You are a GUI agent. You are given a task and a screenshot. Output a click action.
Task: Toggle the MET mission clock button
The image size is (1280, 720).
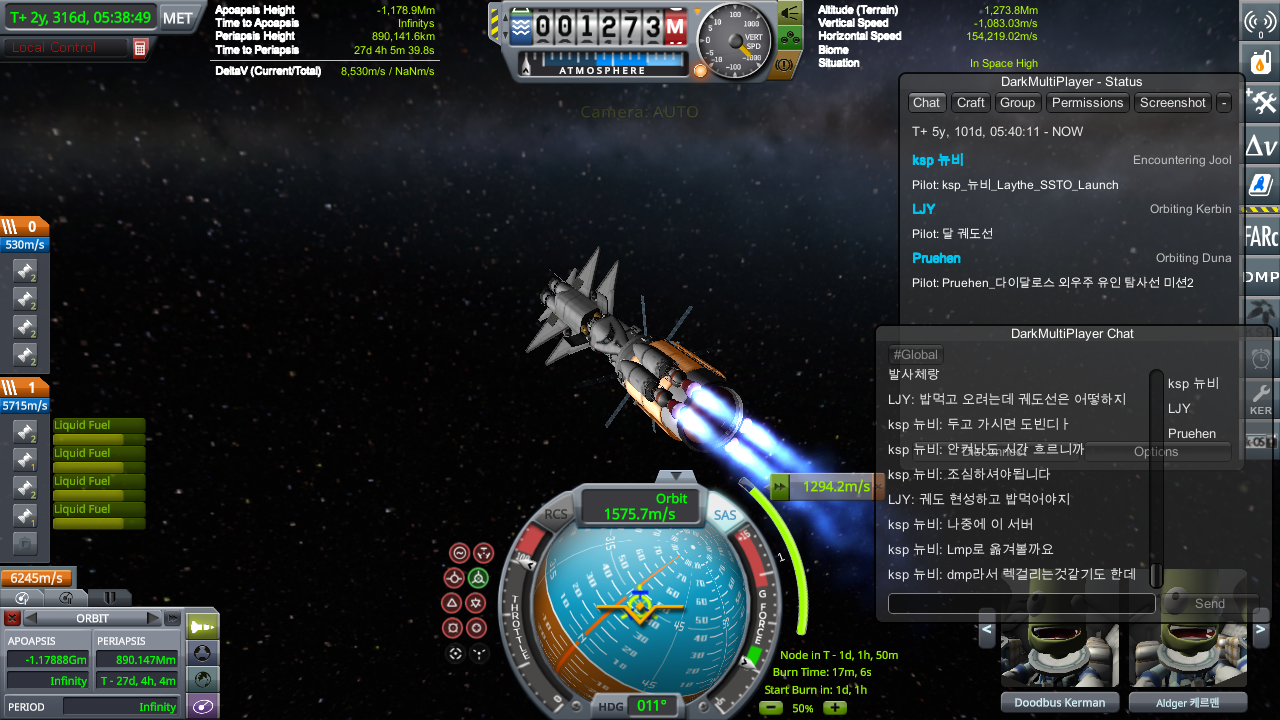coord(178,18)
